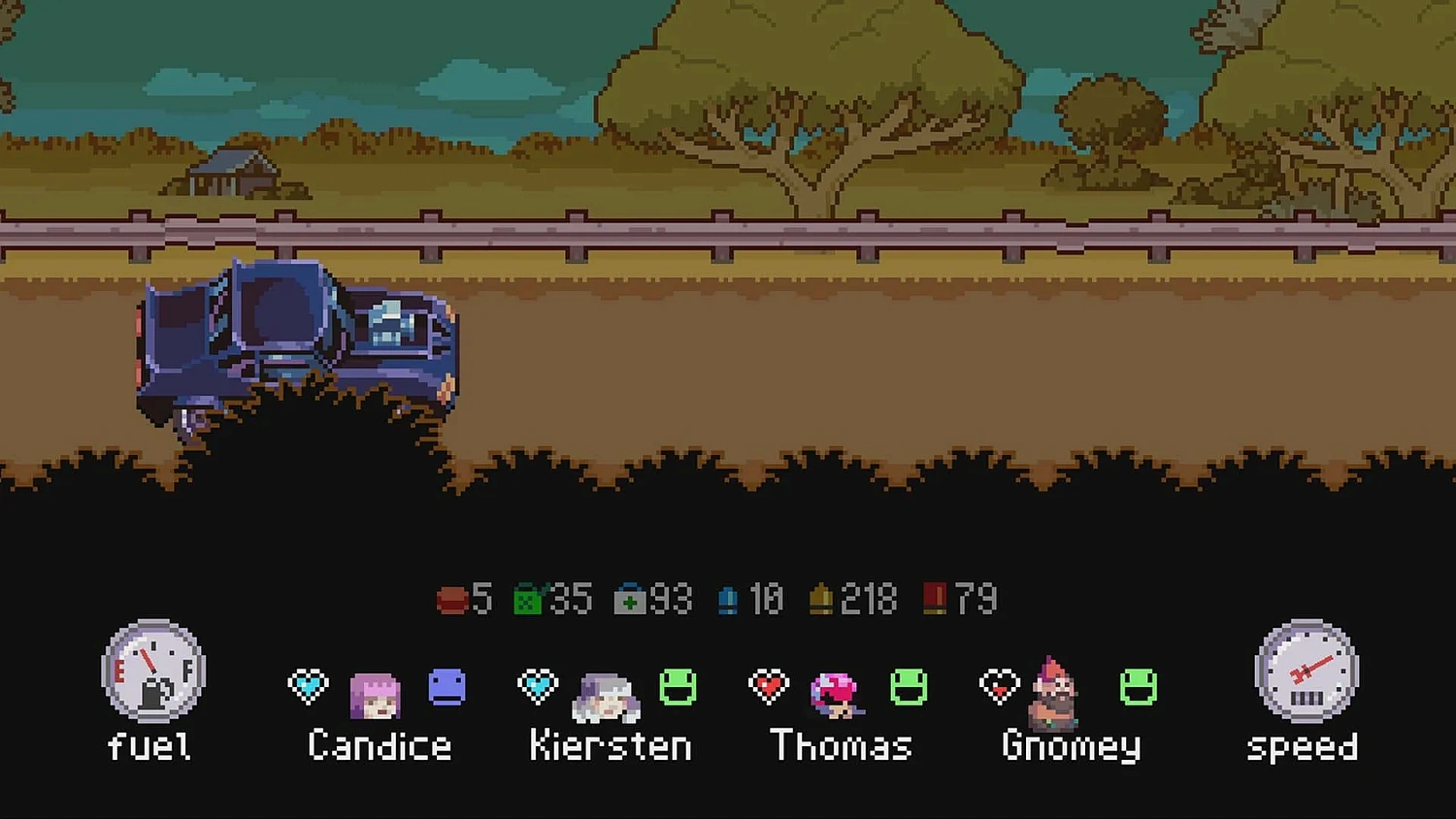Click the small shack in the background

click(233, 170)
